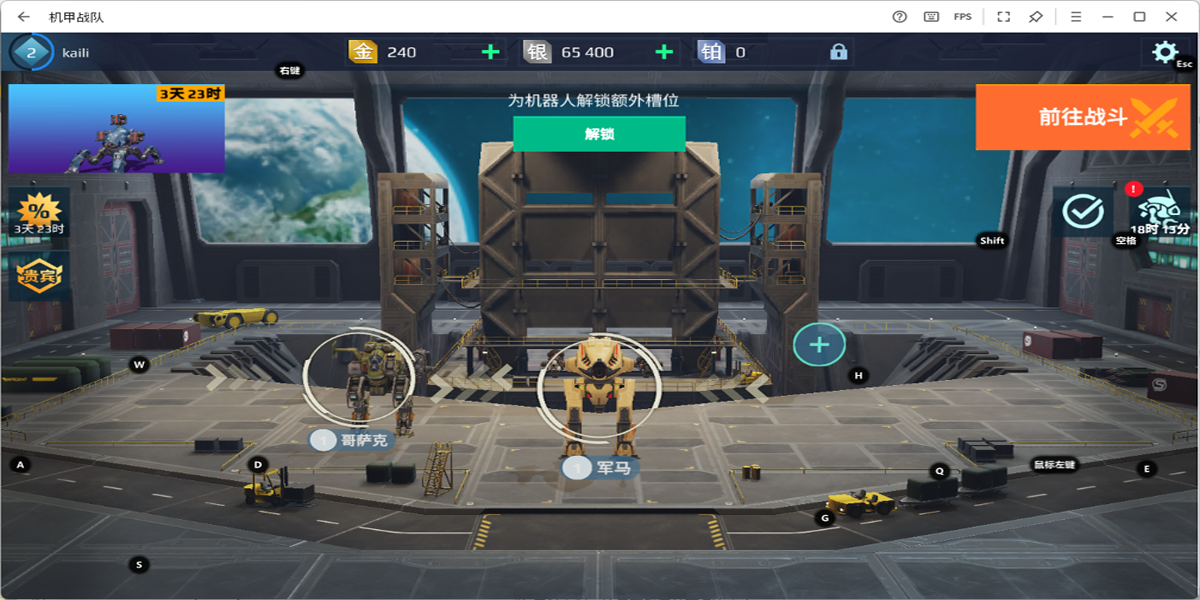Add a robot with the plus slot
1200x600 pixels.
coord(819,345)
